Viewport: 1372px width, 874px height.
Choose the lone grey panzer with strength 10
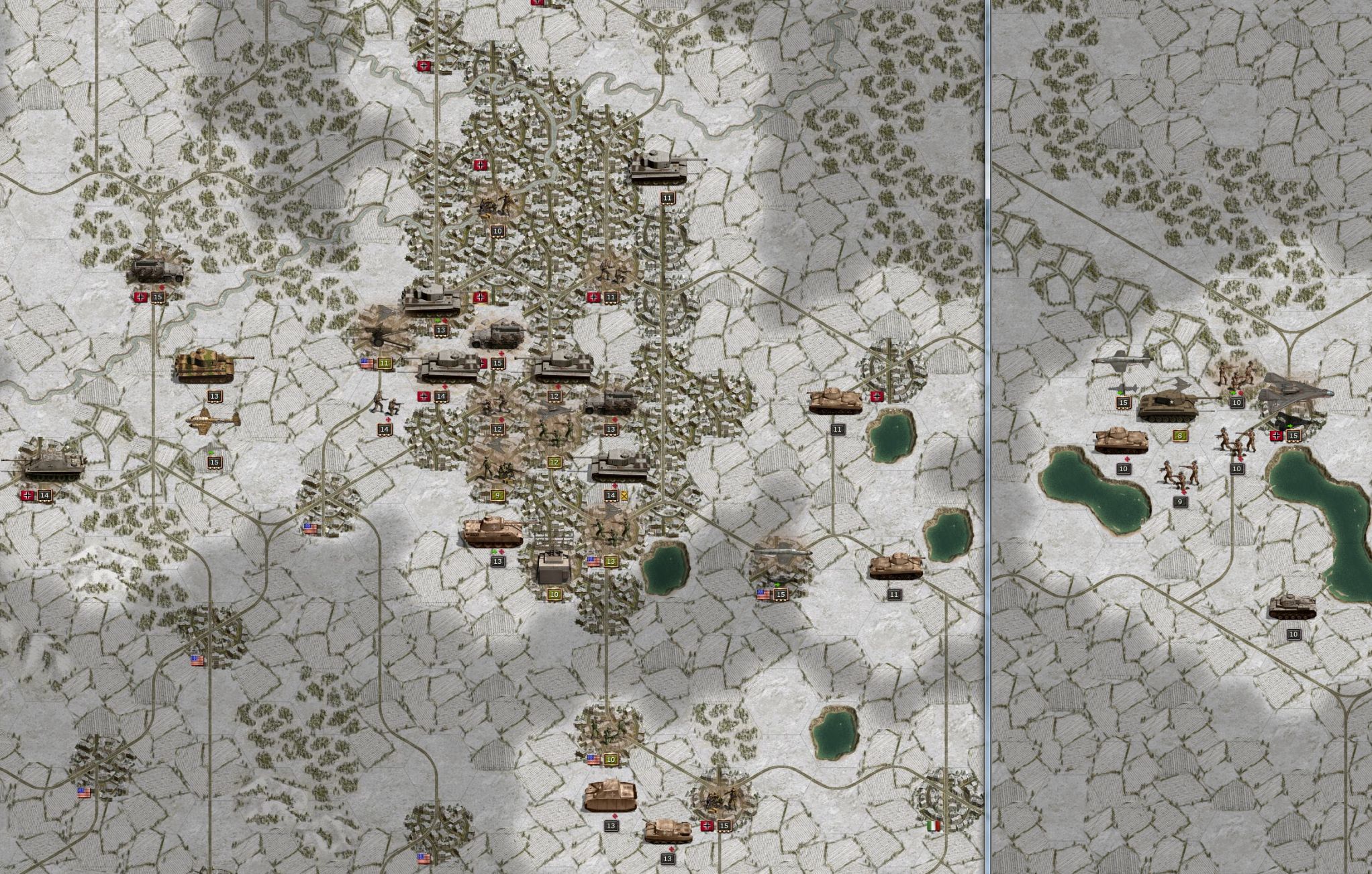1292,606
